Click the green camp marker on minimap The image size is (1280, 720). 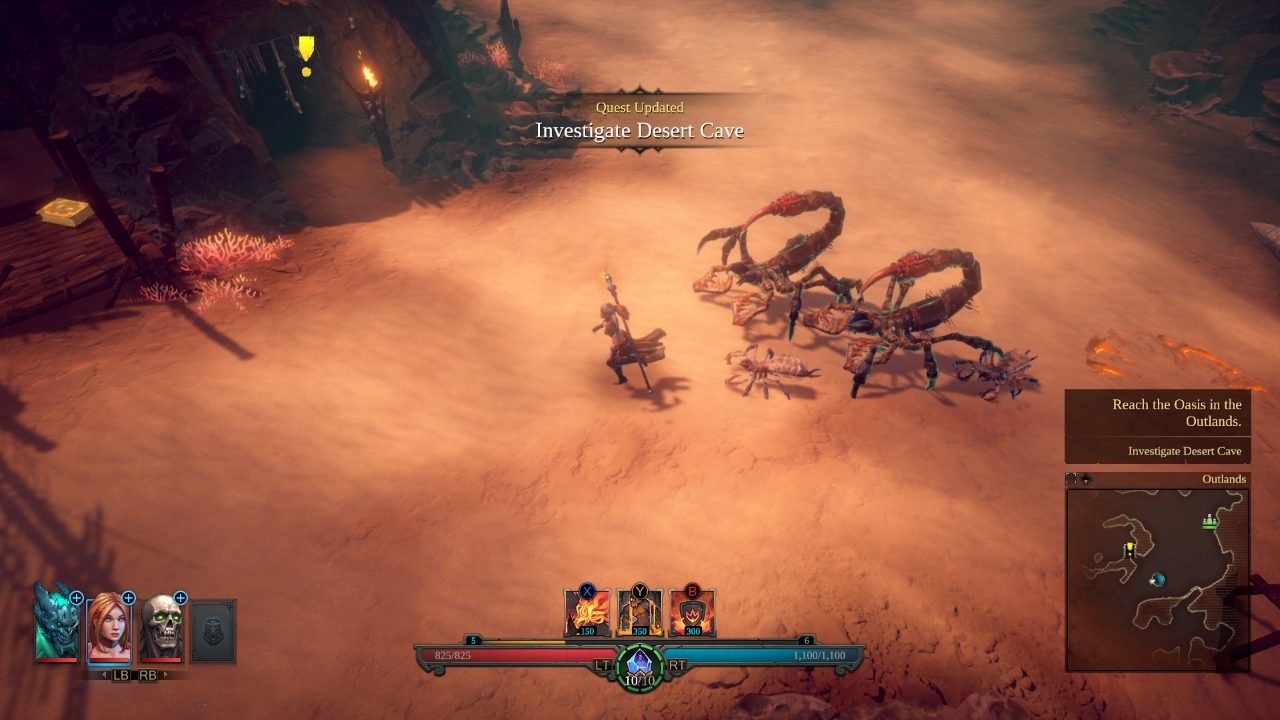click(x=1211, y=521)
